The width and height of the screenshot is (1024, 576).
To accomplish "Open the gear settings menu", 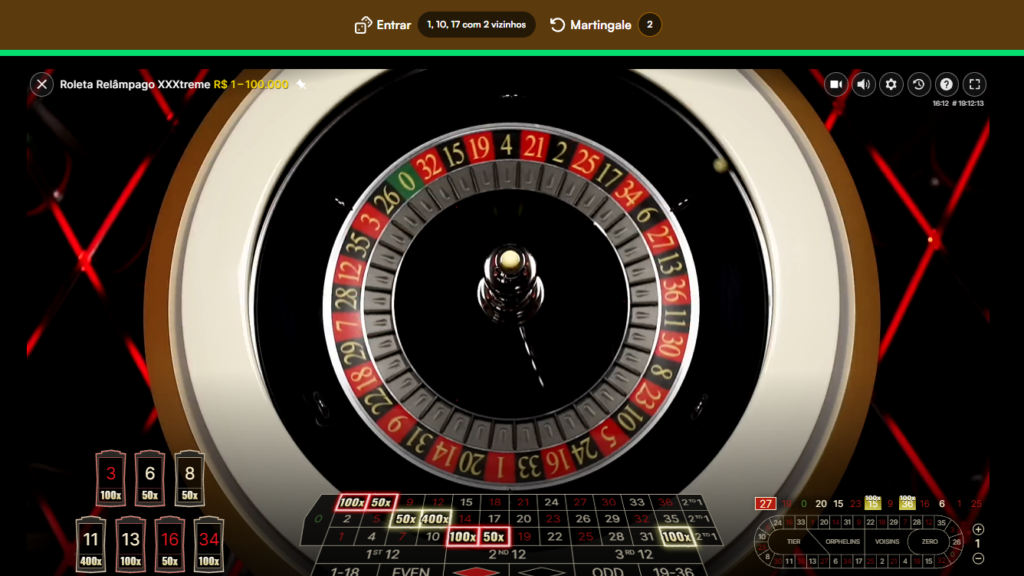I will click(891, 85).
